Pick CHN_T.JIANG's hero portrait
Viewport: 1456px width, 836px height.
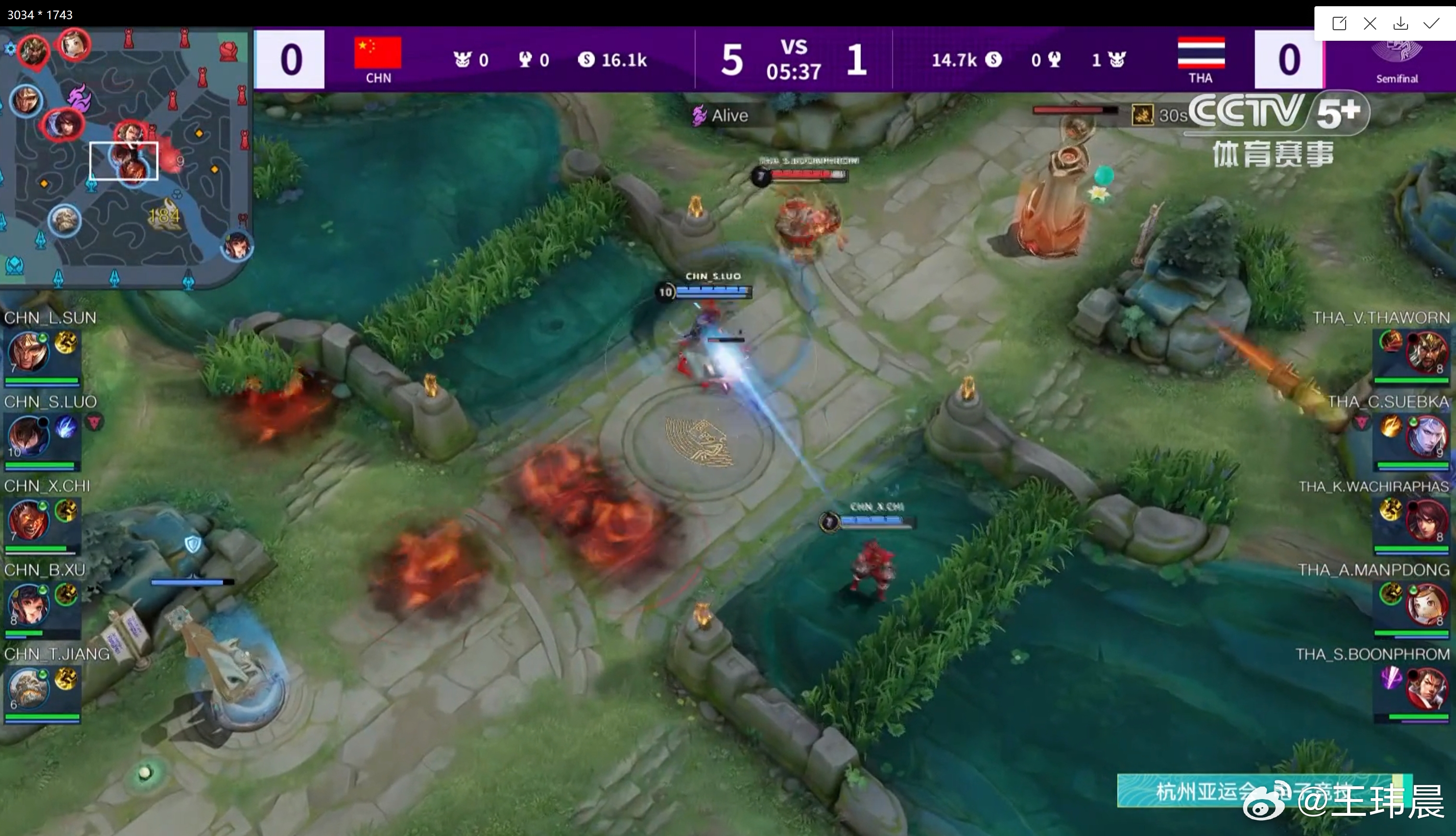27,687
